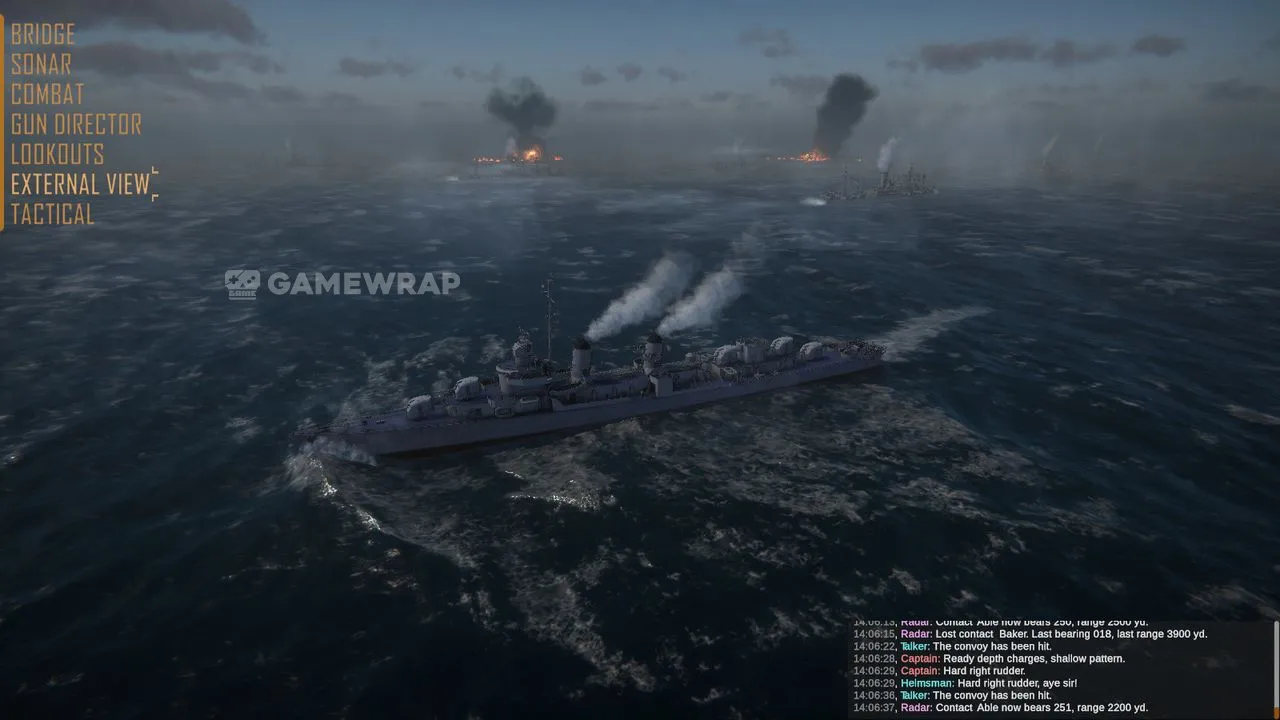The width and height of the screenshot is (1280, 720).
Task: Show the Lookouts view
Action: [x=57, y=155]
